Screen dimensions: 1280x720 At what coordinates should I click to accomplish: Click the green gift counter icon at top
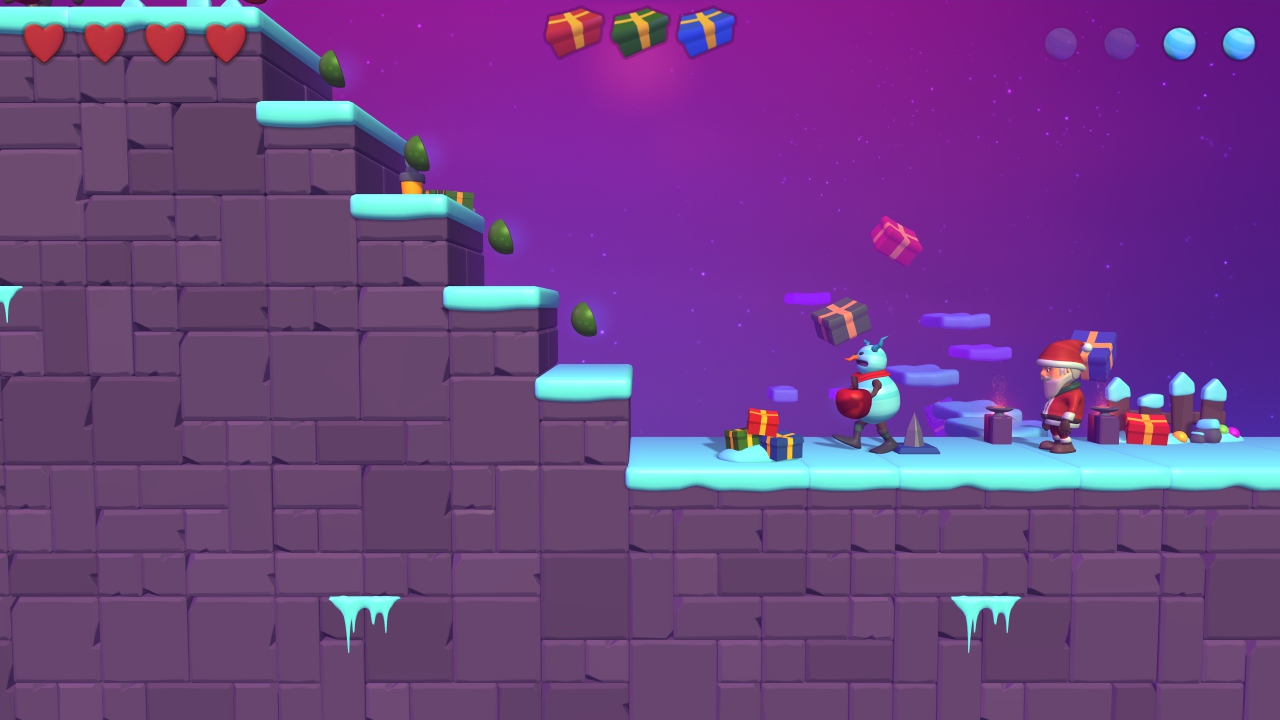tap(640, 30)
